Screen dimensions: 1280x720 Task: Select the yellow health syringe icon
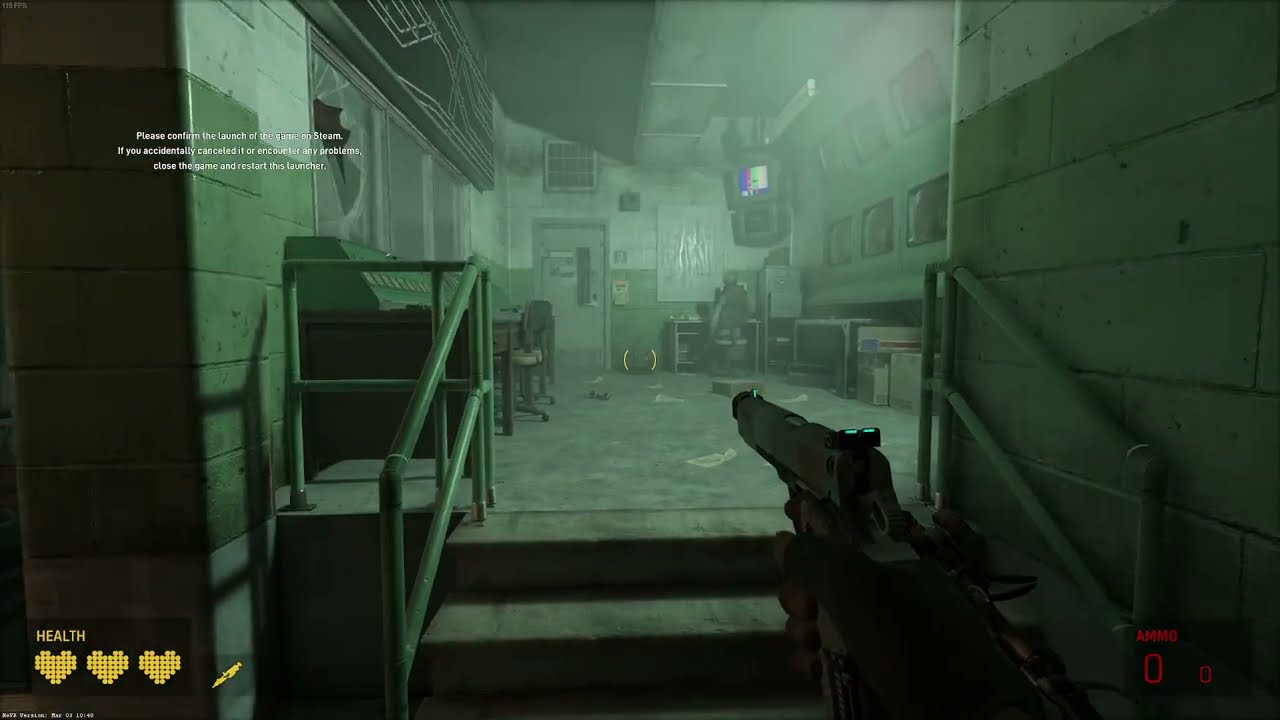tap(227, 675)
